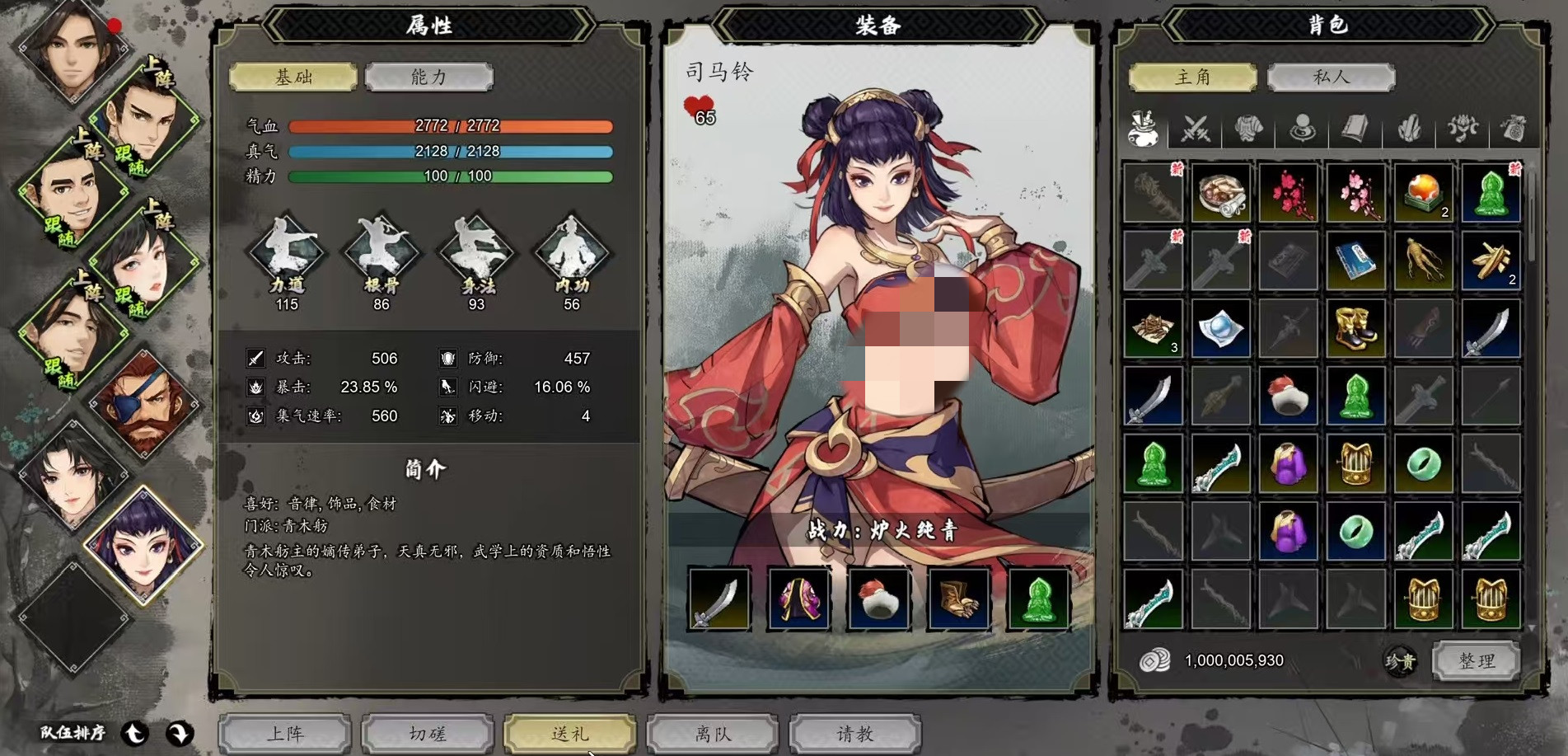This screenshot has height=756, width=1568.
Task: Select the eyepatch bearded man portrait
Action: [143, 403]
